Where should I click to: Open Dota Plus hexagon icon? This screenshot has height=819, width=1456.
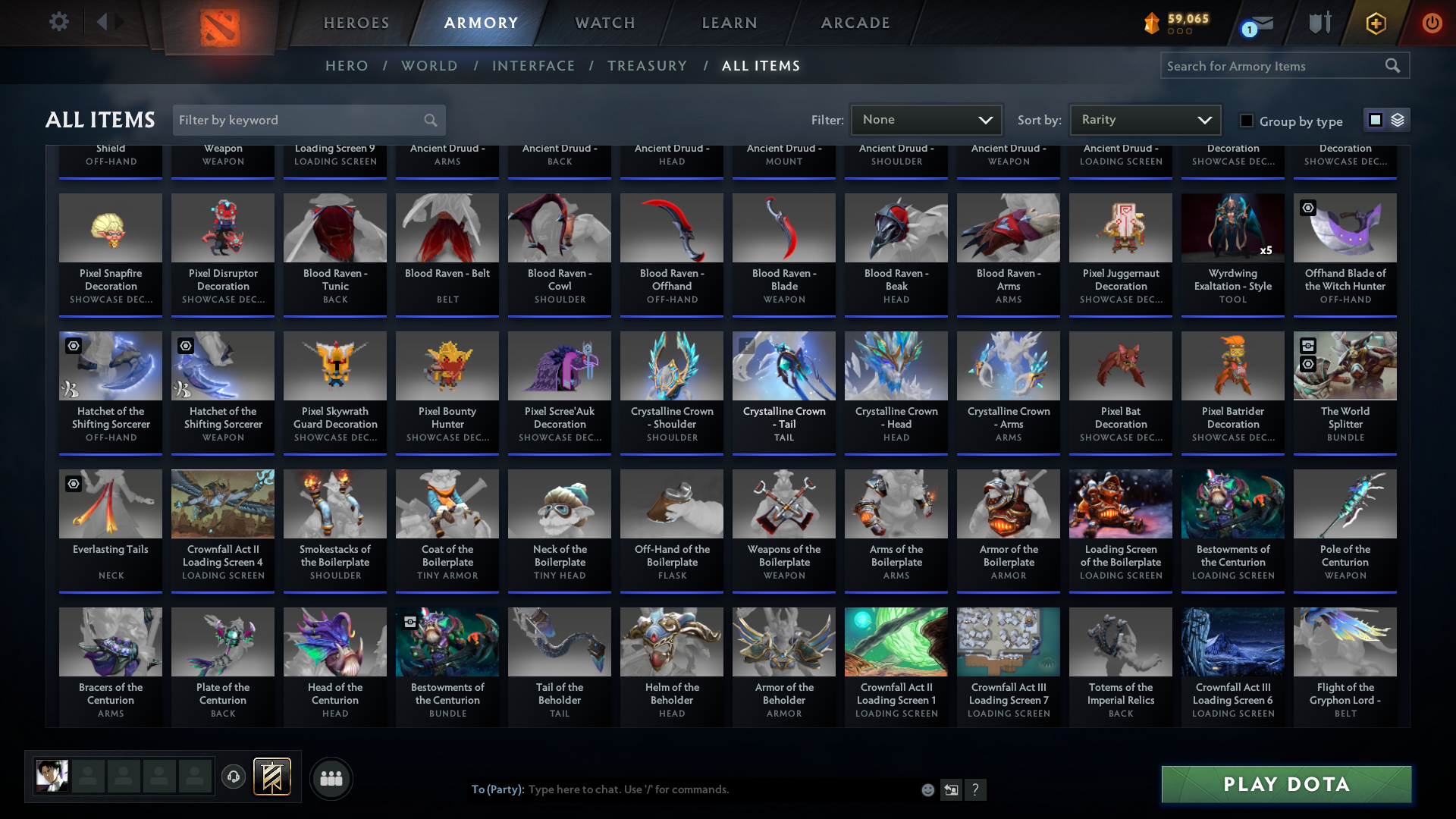point(1375,24)
